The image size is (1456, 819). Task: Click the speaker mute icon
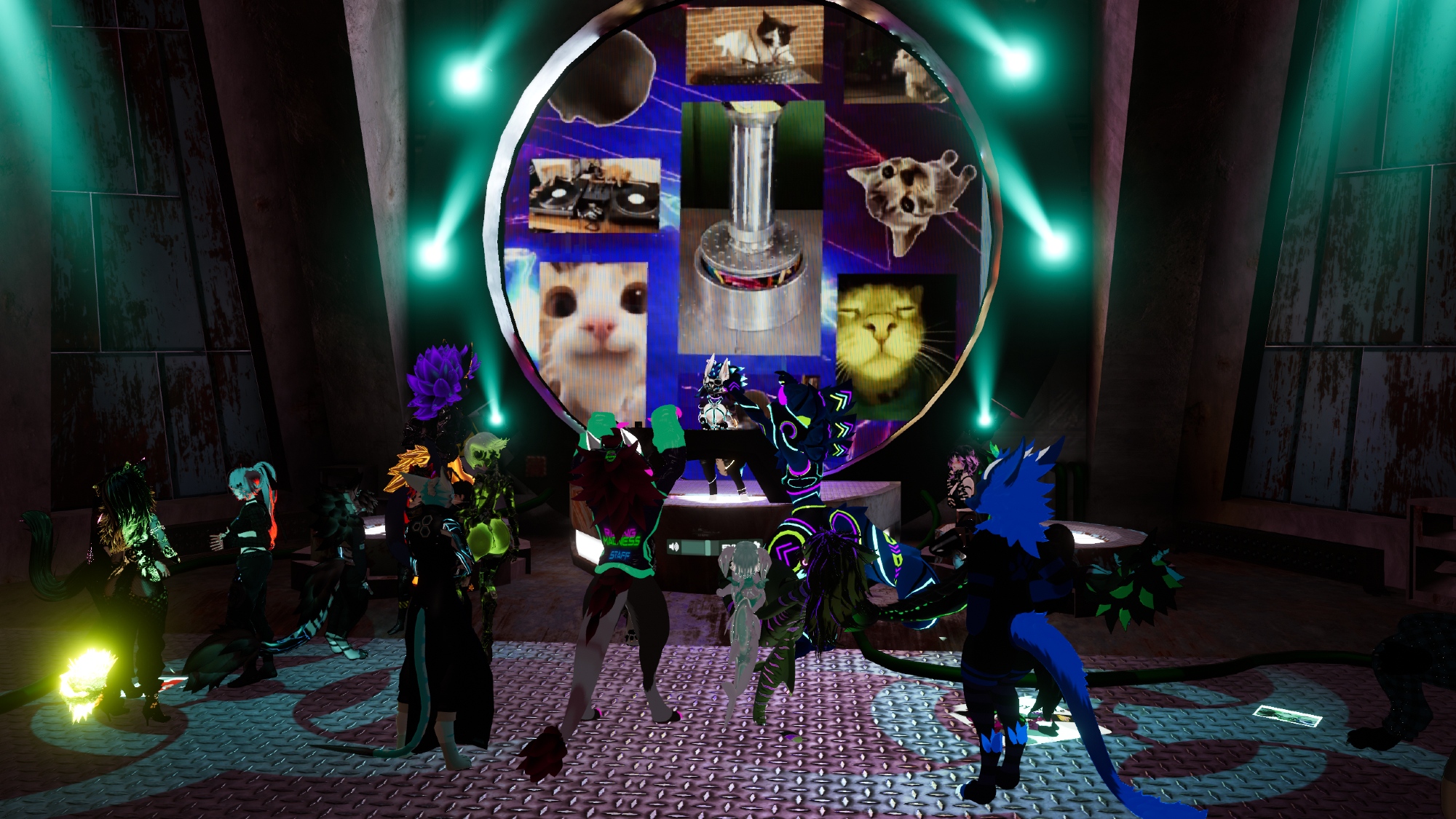(675, 547)
